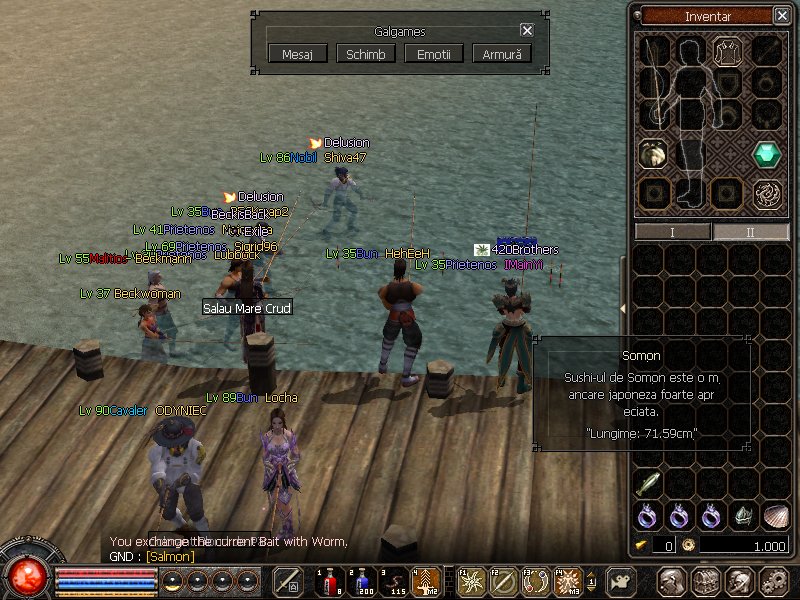Select the dragon emblem equipment slot

pyautogui.click(x=768, y=193)
